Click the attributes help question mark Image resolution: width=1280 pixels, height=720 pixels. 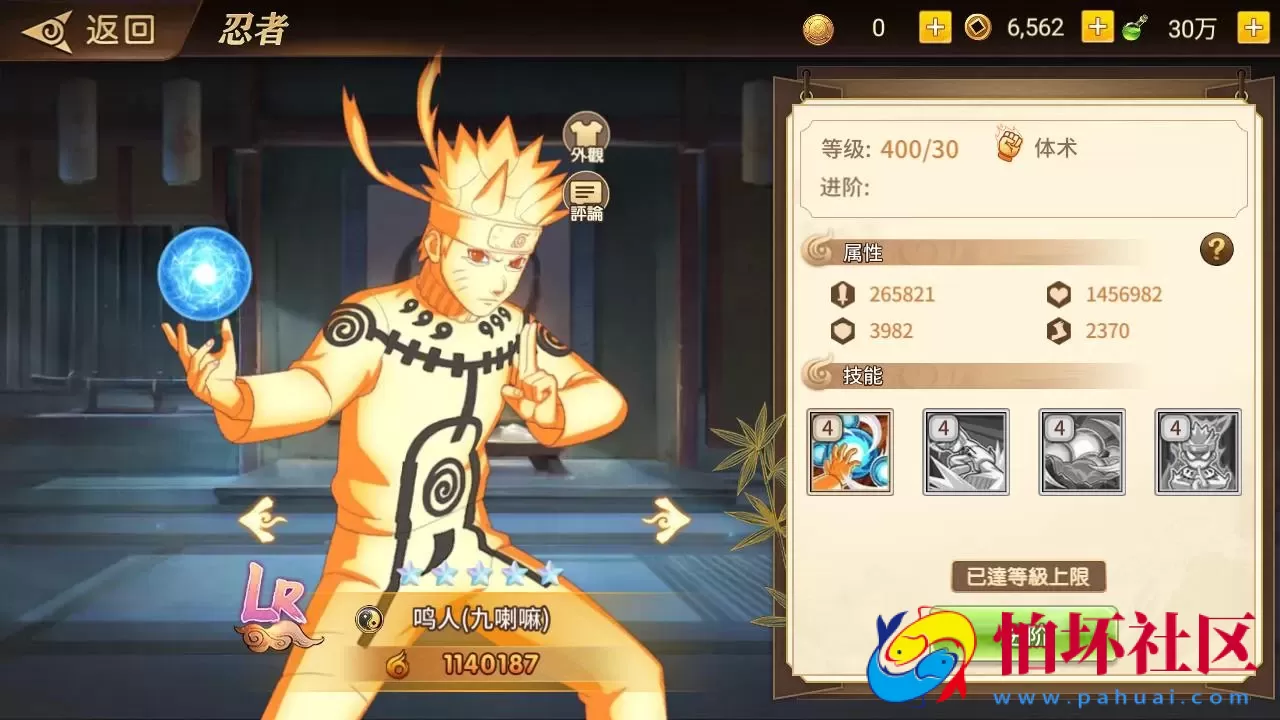[1216, 251]
